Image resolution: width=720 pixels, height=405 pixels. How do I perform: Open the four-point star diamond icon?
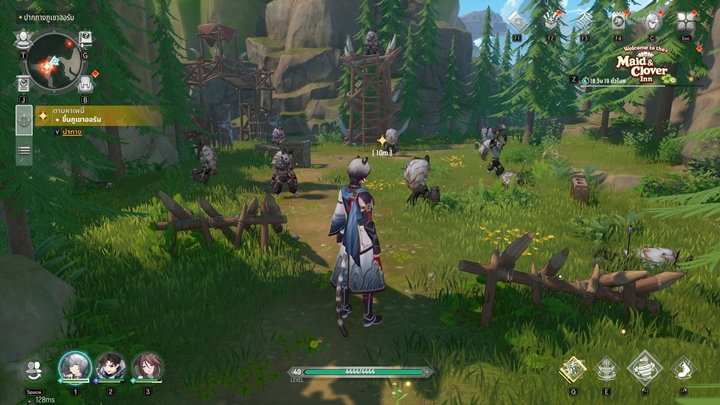coord(585,22)
